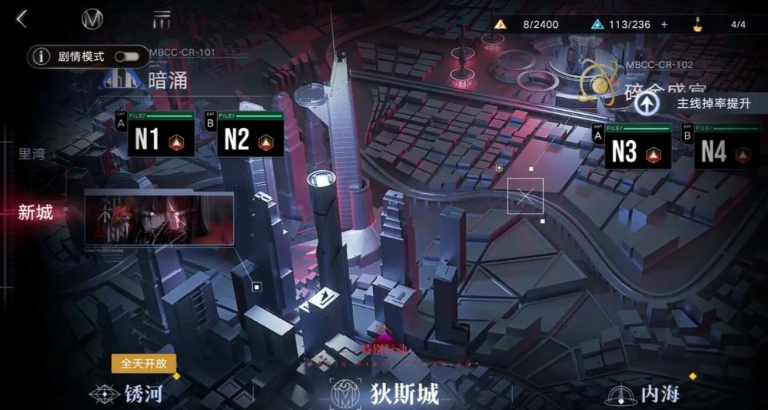Click the square X marker on the map
Viewport: 768px width, 410px height.
(525, 197)
